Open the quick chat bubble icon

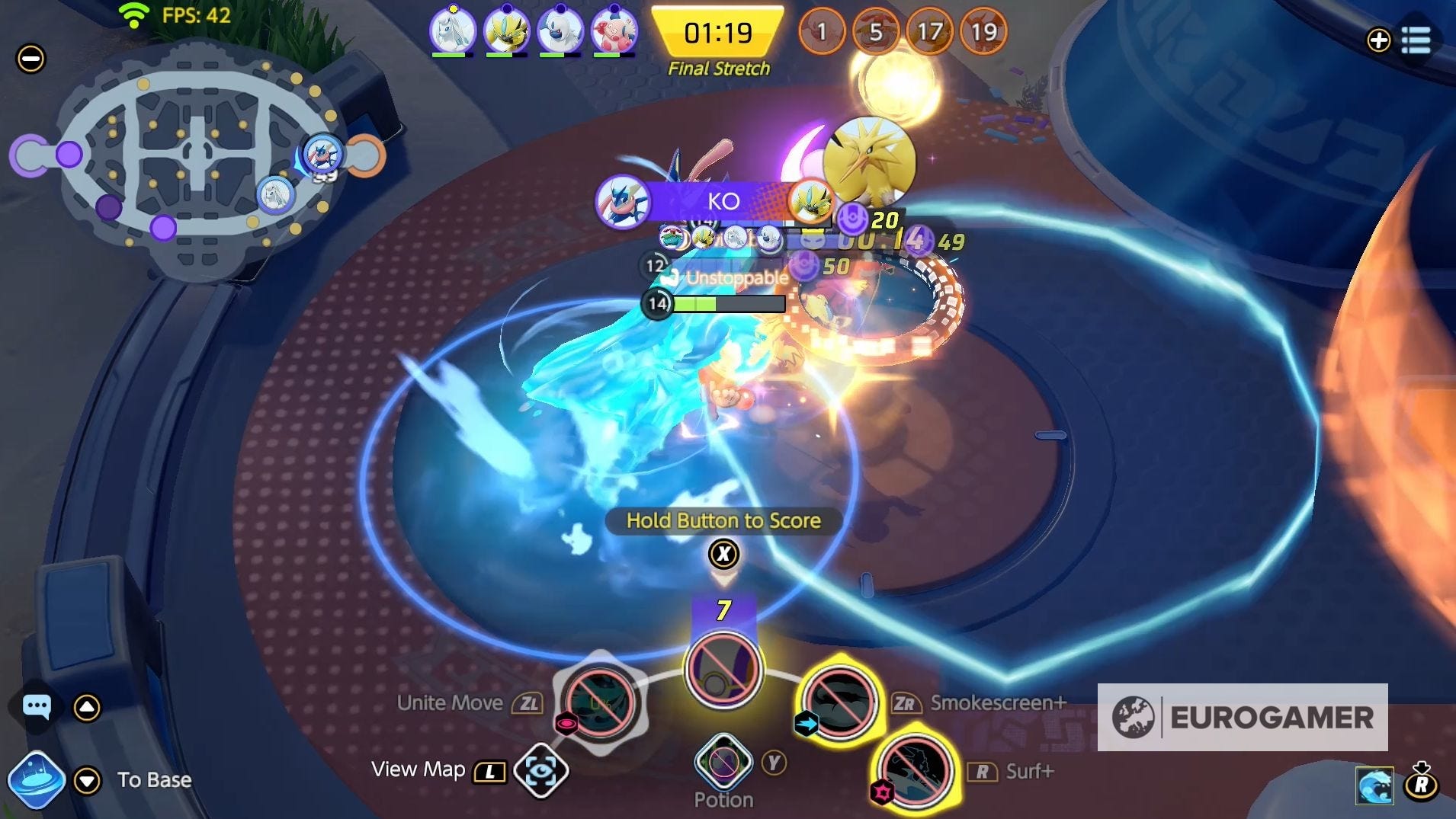tap(36, 705)
